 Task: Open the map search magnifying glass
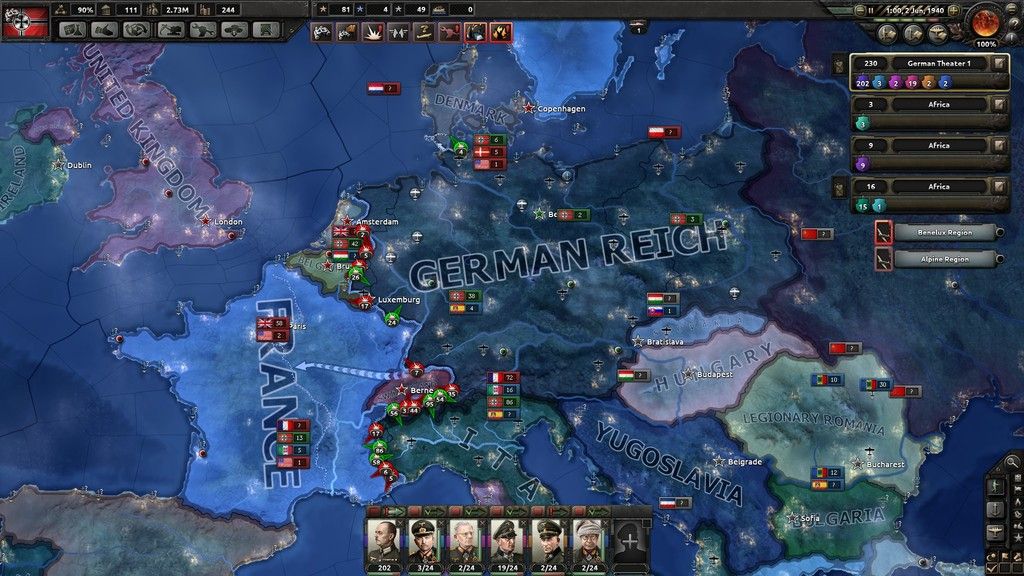point(1012,464)
